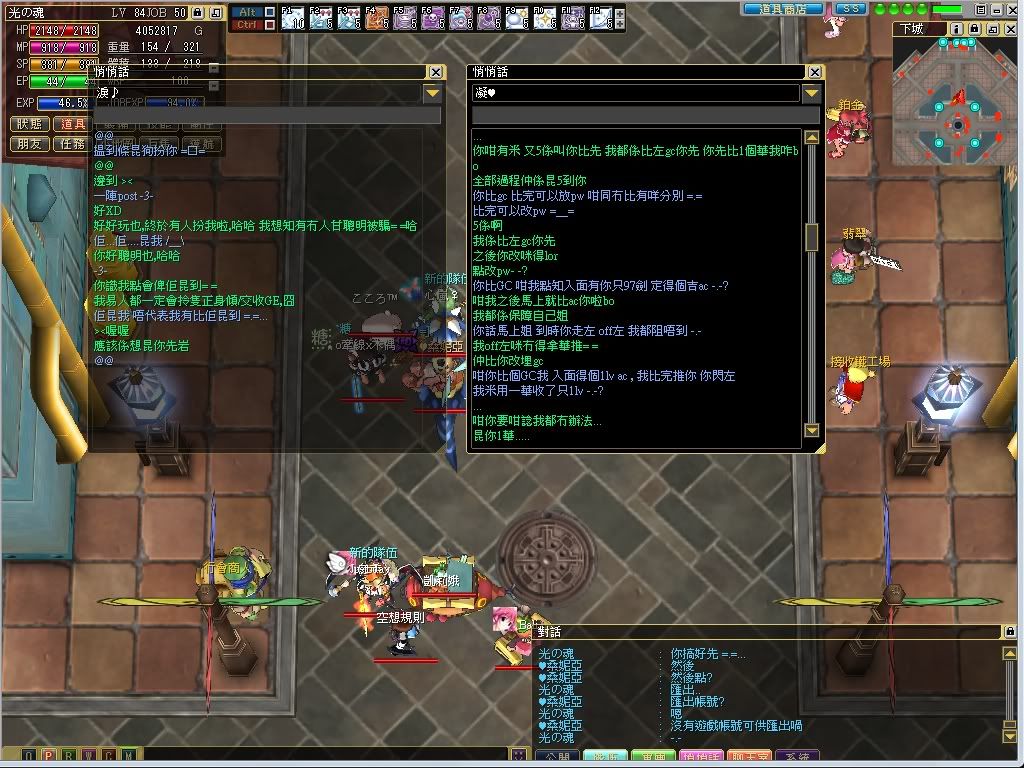Use the F4 orange skill slot
This screenshot has height=768, width=1024.
click(377, 17)
